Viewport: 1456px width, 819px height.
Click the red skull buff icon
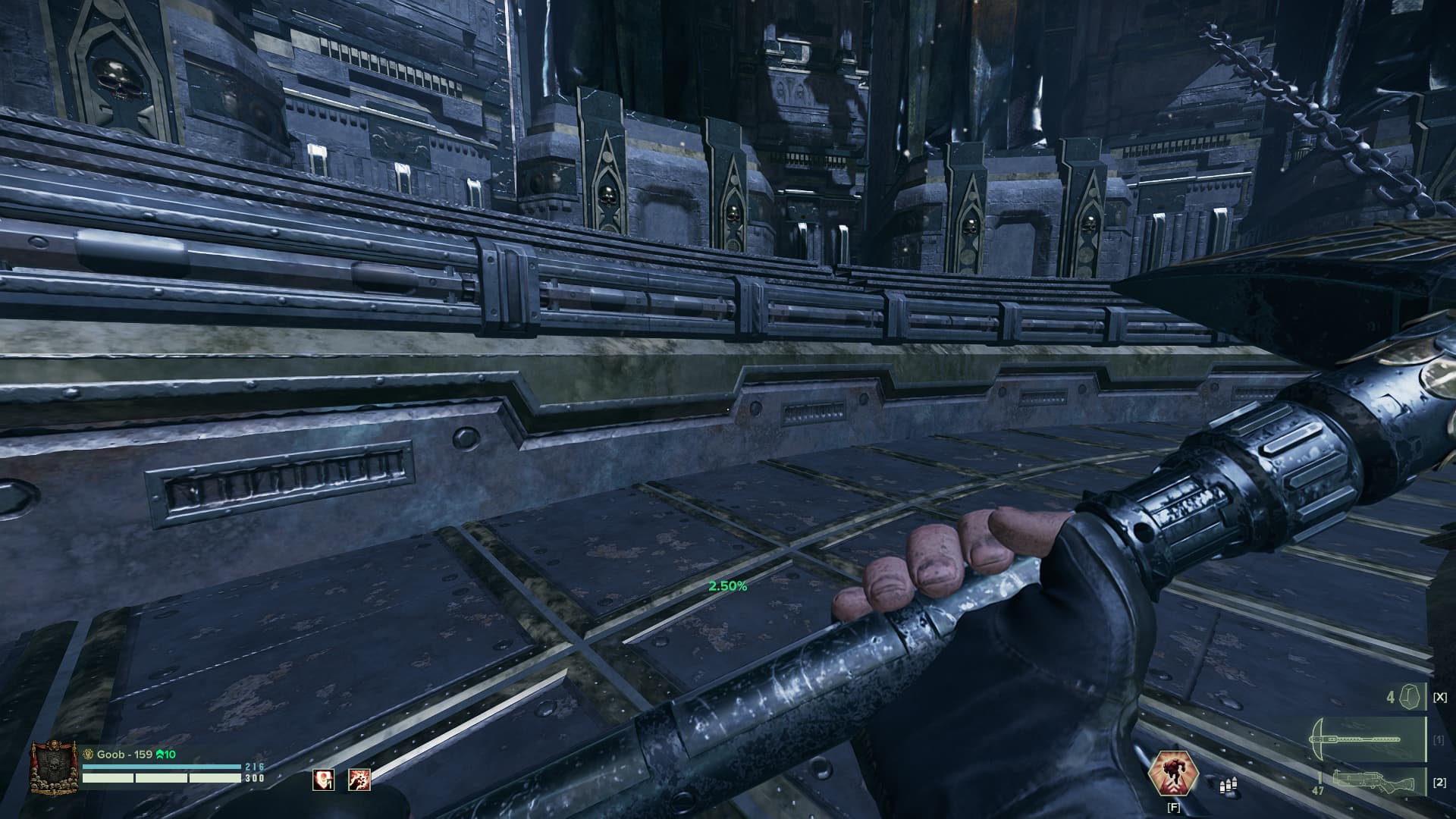tap(324, 780)
